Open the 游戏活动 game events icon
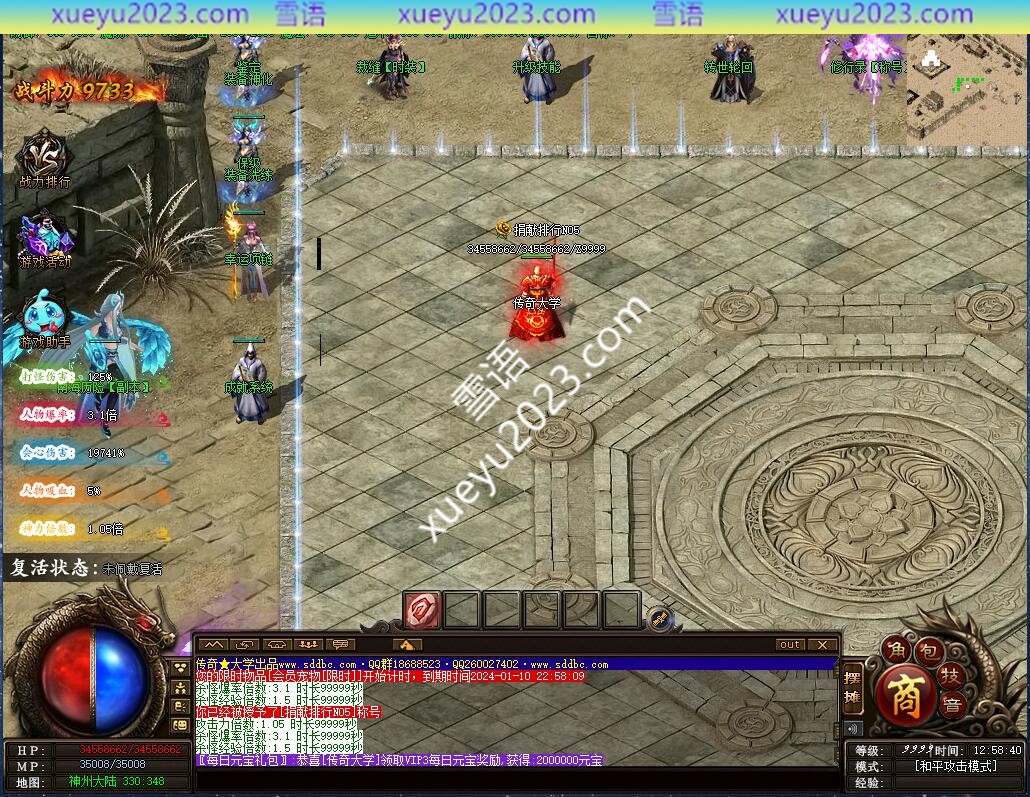This screenshot has height=797, width=1030. (x=45, y=238)
